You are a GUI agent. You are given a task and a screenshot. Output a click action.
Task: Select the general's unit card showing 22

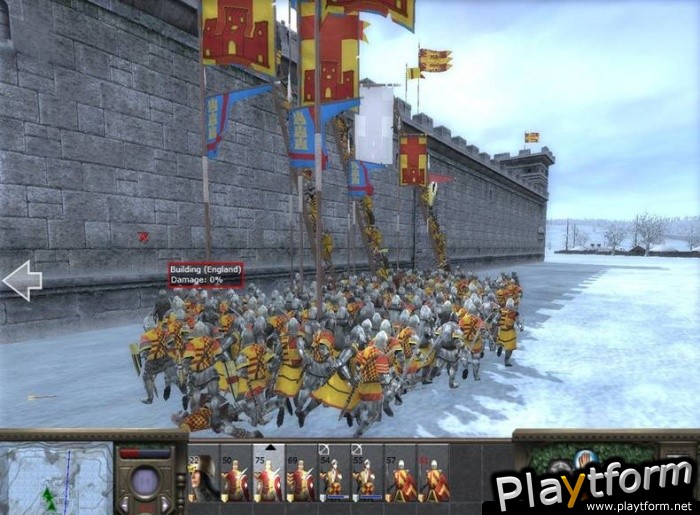203,477
